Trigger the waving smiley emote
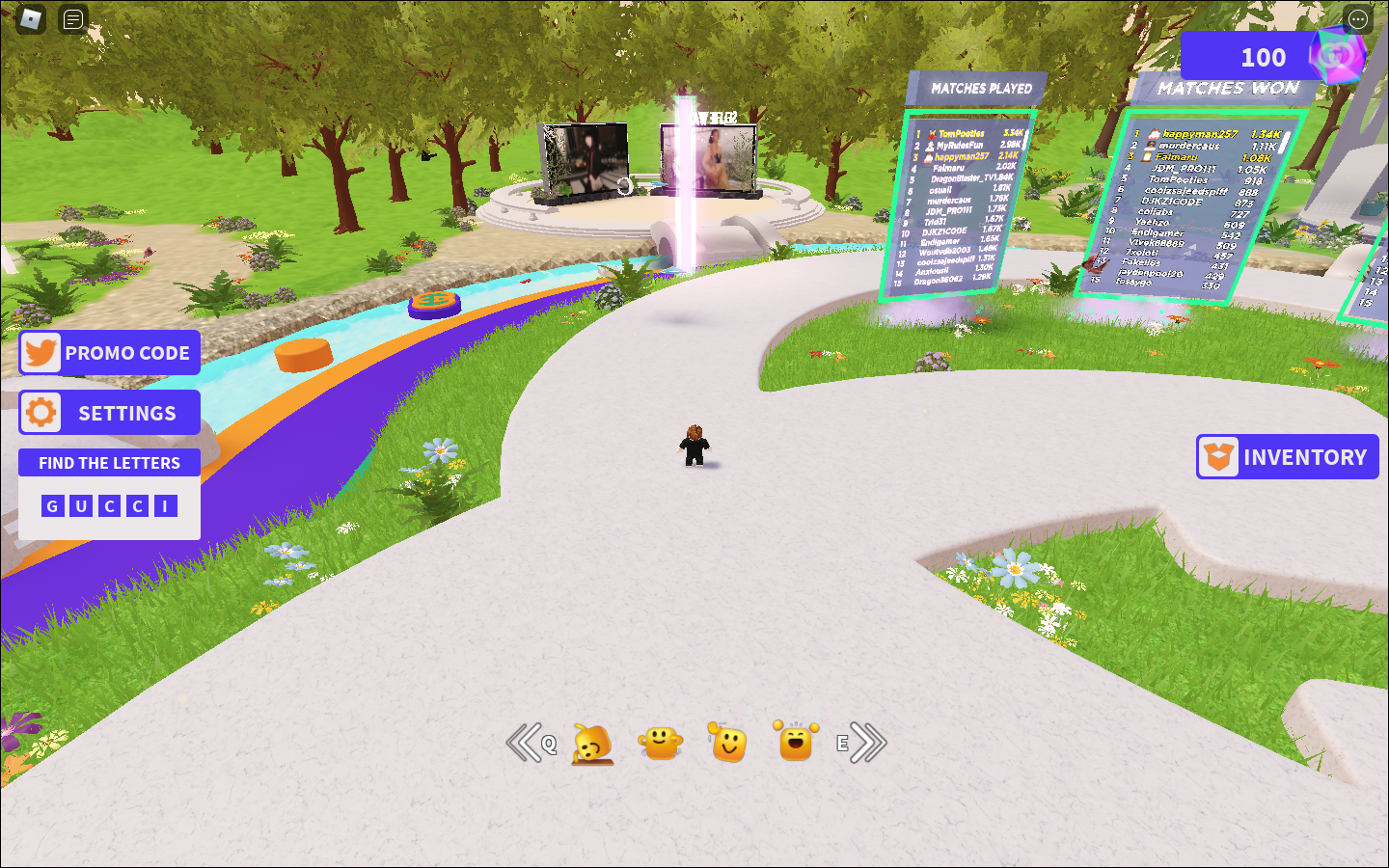The height and width of the screenshot is (868, 1389). [x=728, y=743]
